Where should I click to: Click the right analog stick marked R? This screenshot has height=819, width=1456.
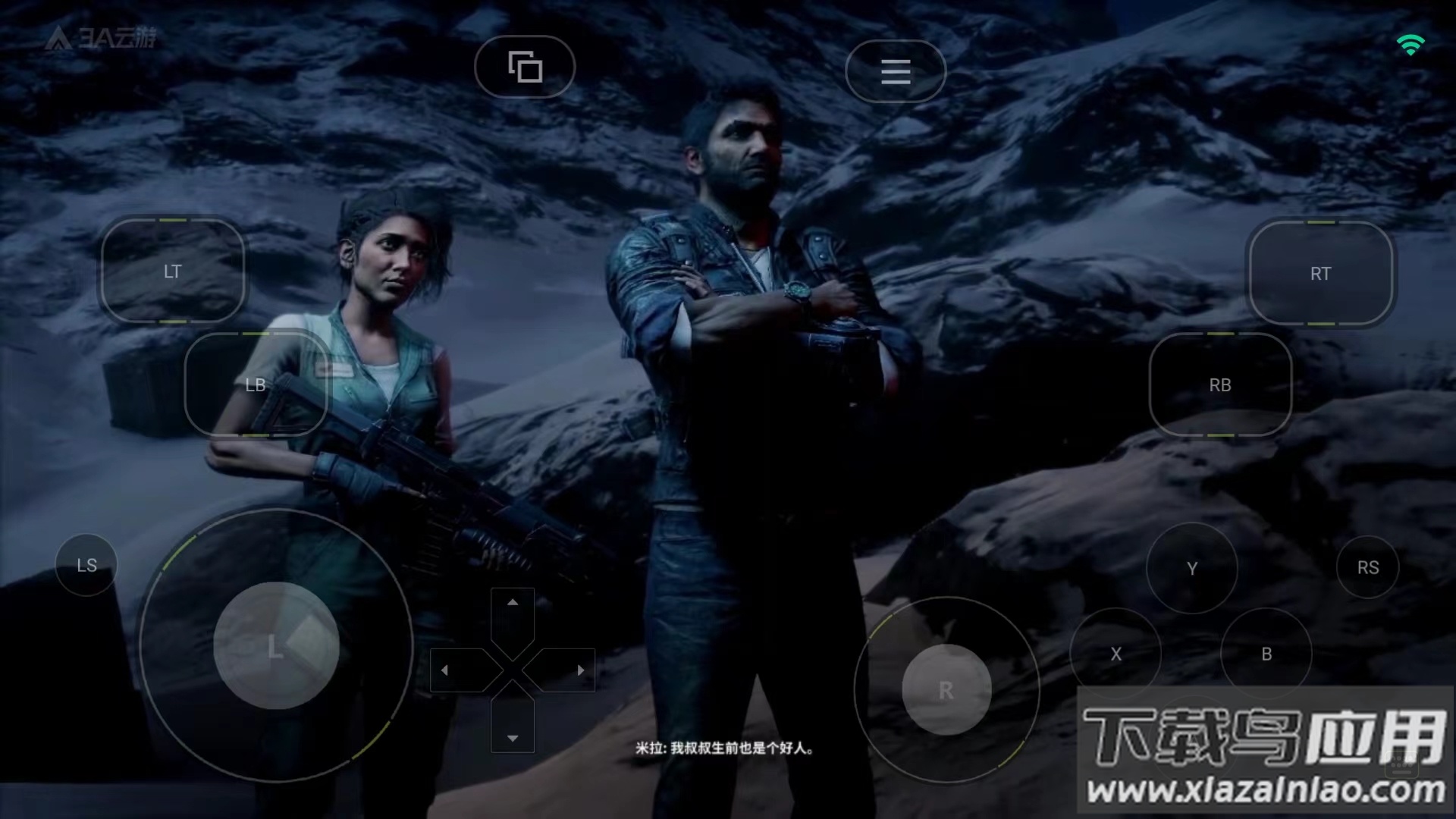click(946, 690)
